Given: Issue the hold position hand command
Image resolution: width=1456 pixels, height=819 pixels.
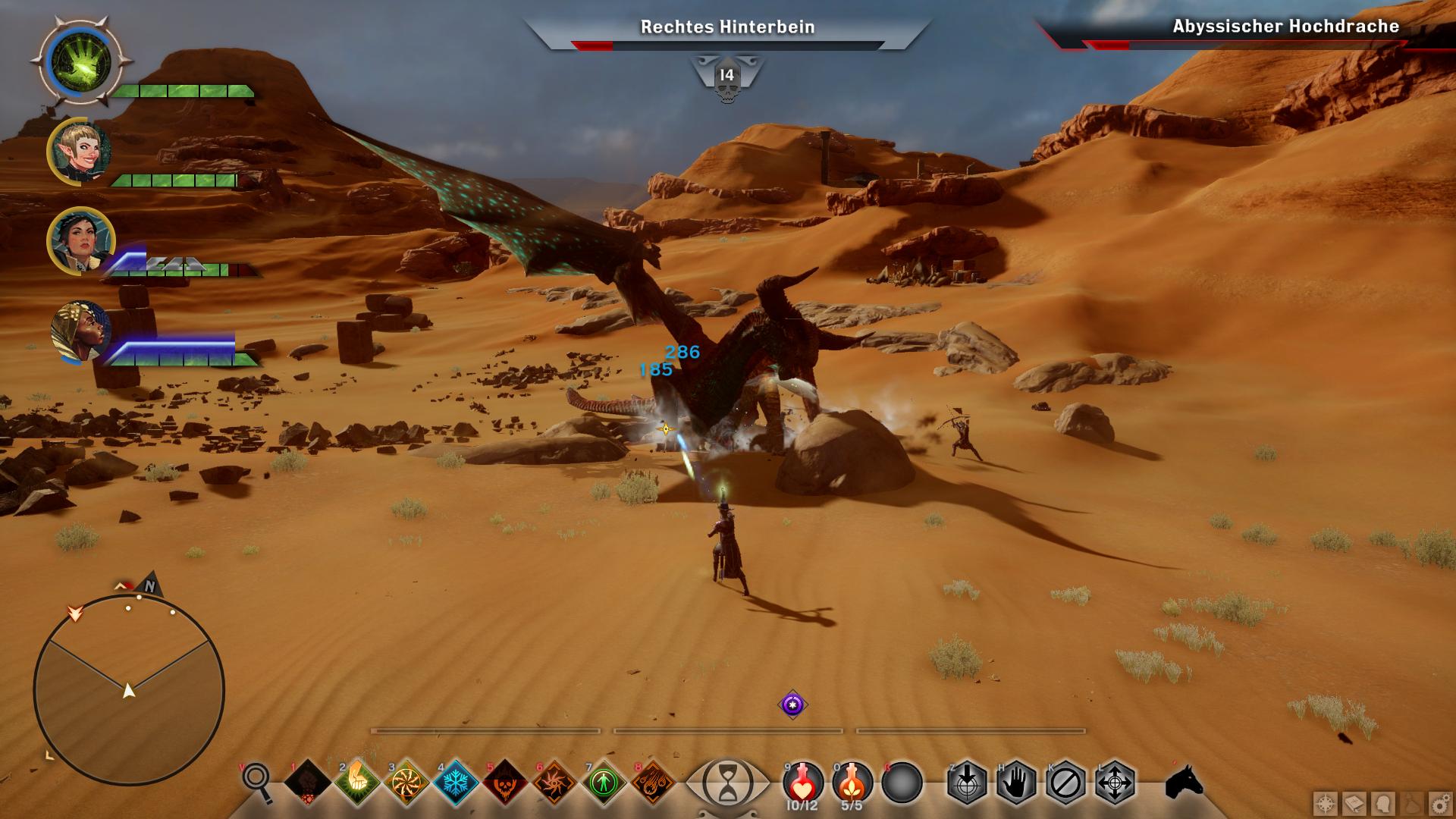Looking at the screenshot, I should point(1016,782).
